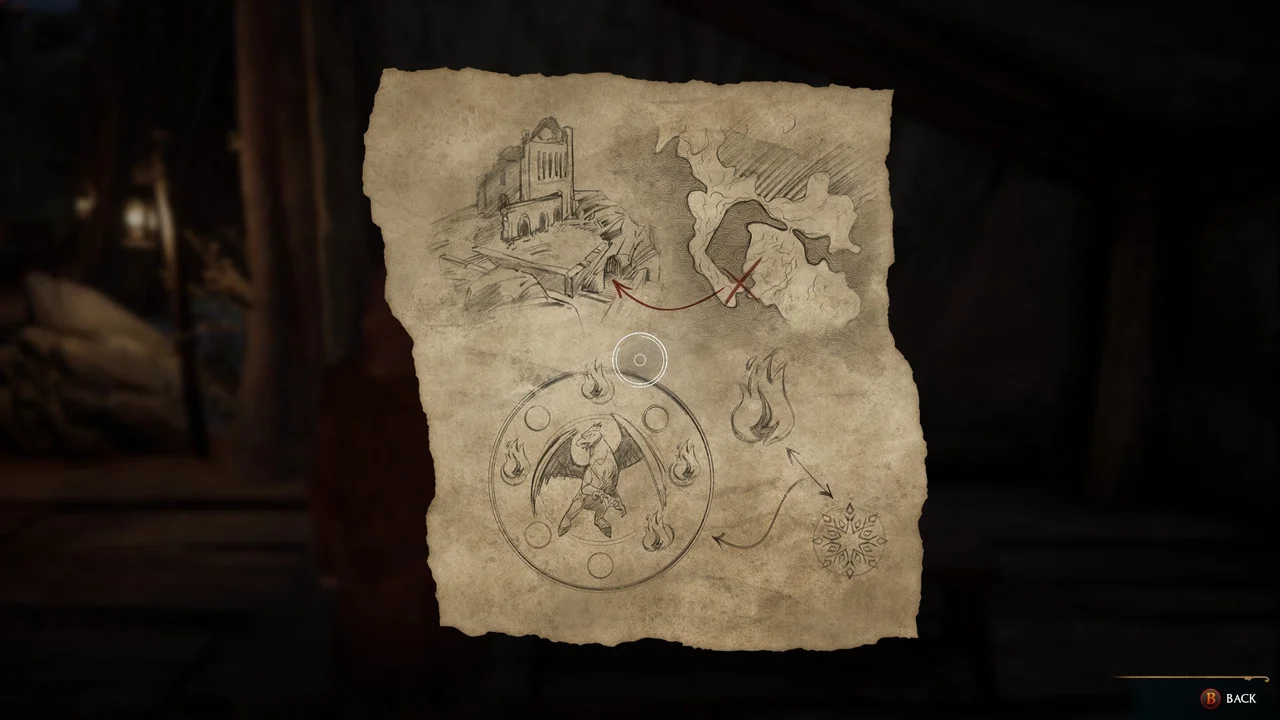Select the right flame icon on the circle
This screenshot has width=1280, height=720.
(685, 460)
